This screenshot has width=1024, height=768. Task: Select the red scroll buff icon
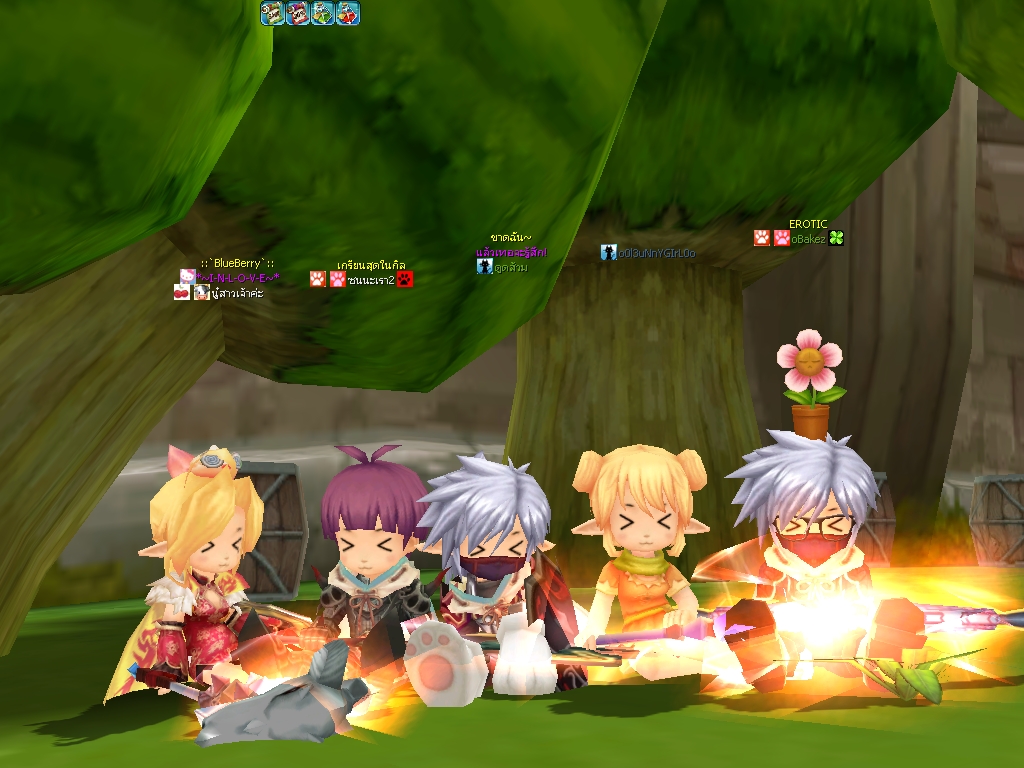(298, 13)
